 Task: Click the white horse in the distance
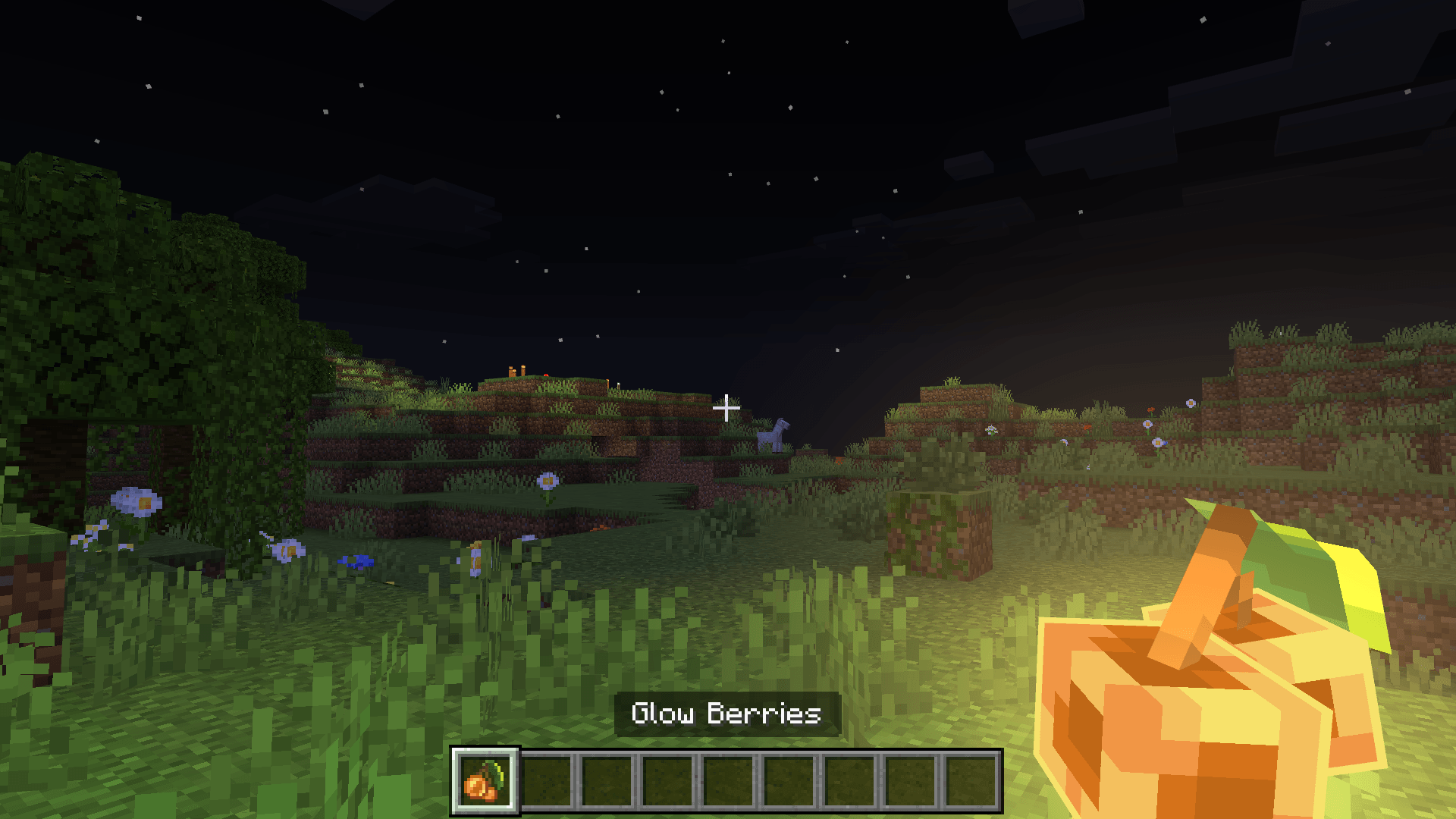[772, 436]
